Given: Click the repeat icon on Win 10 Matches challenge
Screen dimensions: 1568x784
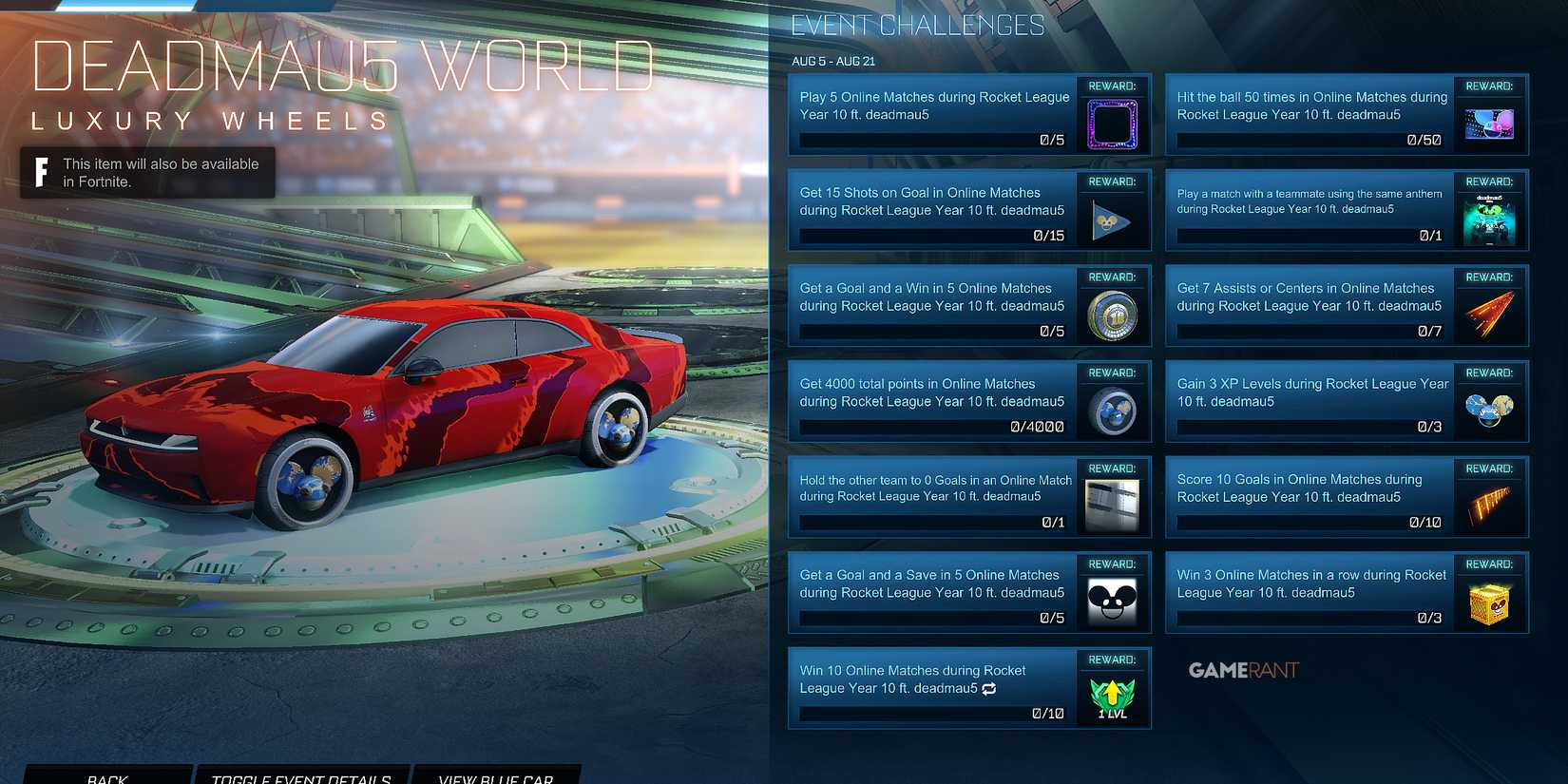Looking at the screenshot, I should coord(989,689).
